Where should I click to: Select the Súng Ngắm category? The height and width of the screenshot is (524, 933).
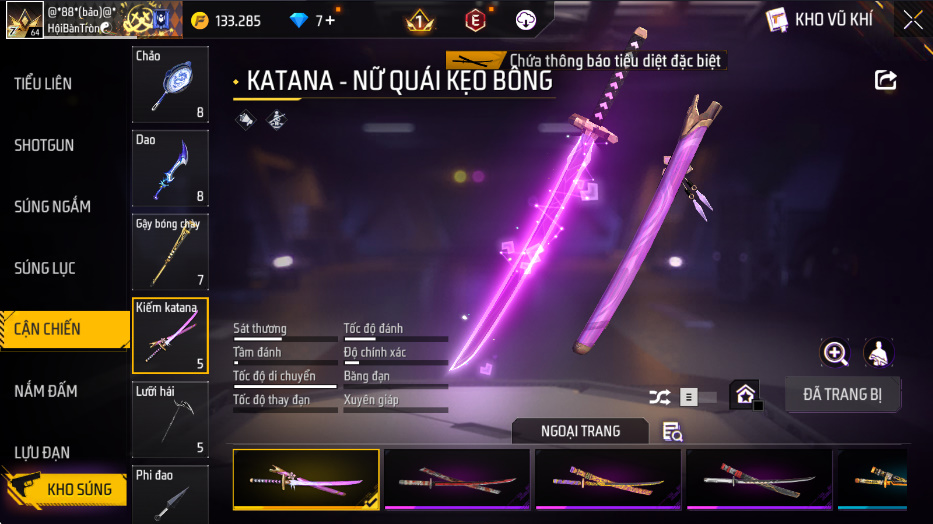click(x=53, y=207)
